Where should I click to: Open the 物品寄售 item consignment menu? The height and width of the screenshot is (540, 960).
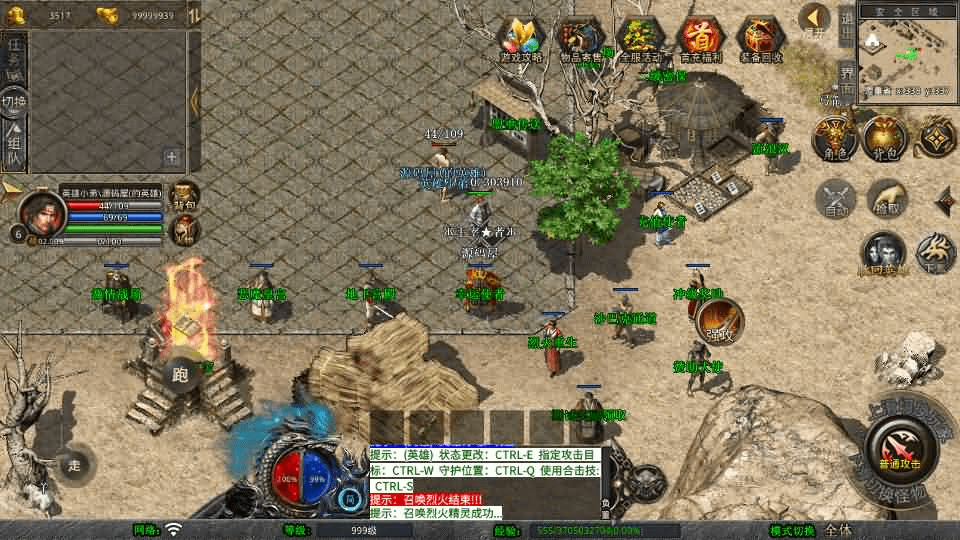point(581,40)
